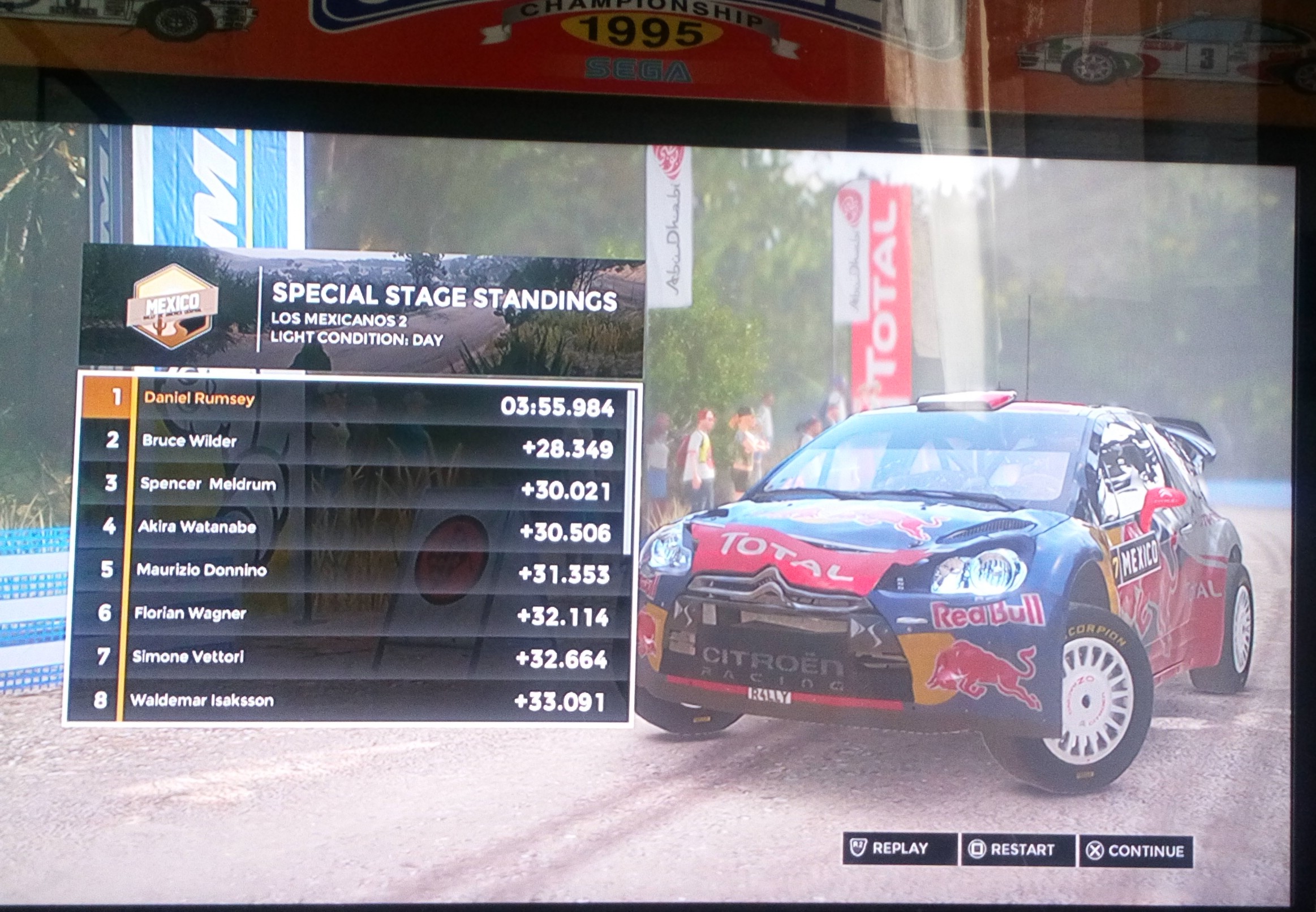Watch the stage Replay
The width and height of the screenshot is (1316, 912).
900,849
